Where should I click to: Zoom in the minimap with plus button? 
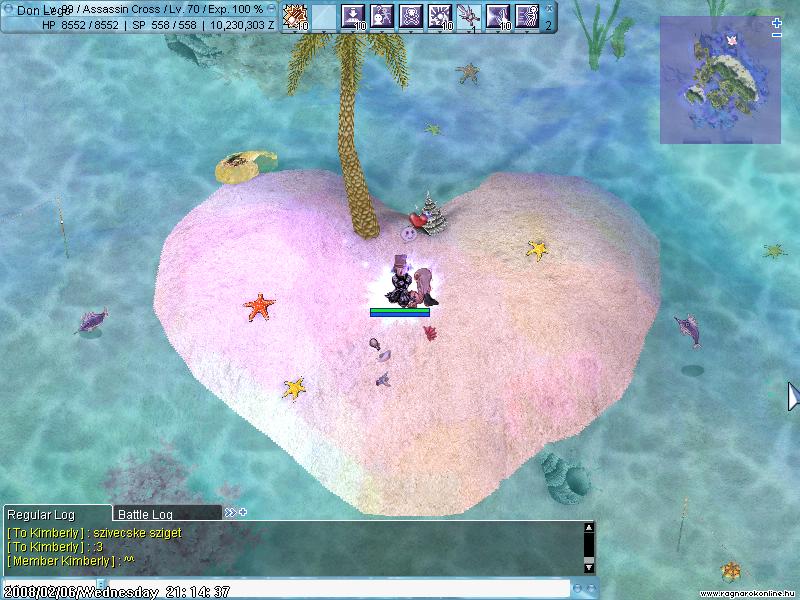777,23
